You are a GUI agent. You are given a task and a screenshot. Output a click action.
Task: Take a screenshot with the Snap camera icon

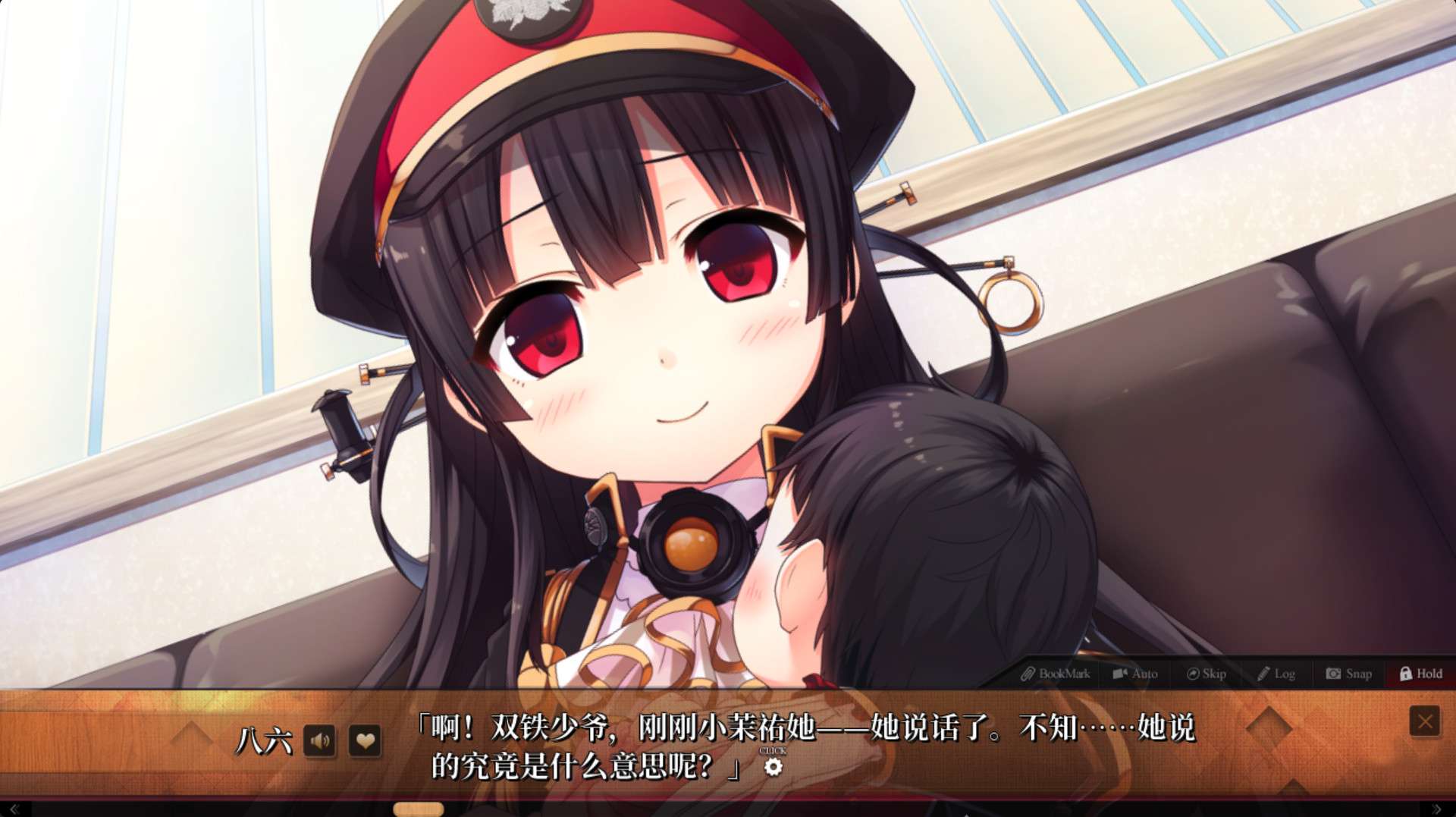click(1332, 674)
